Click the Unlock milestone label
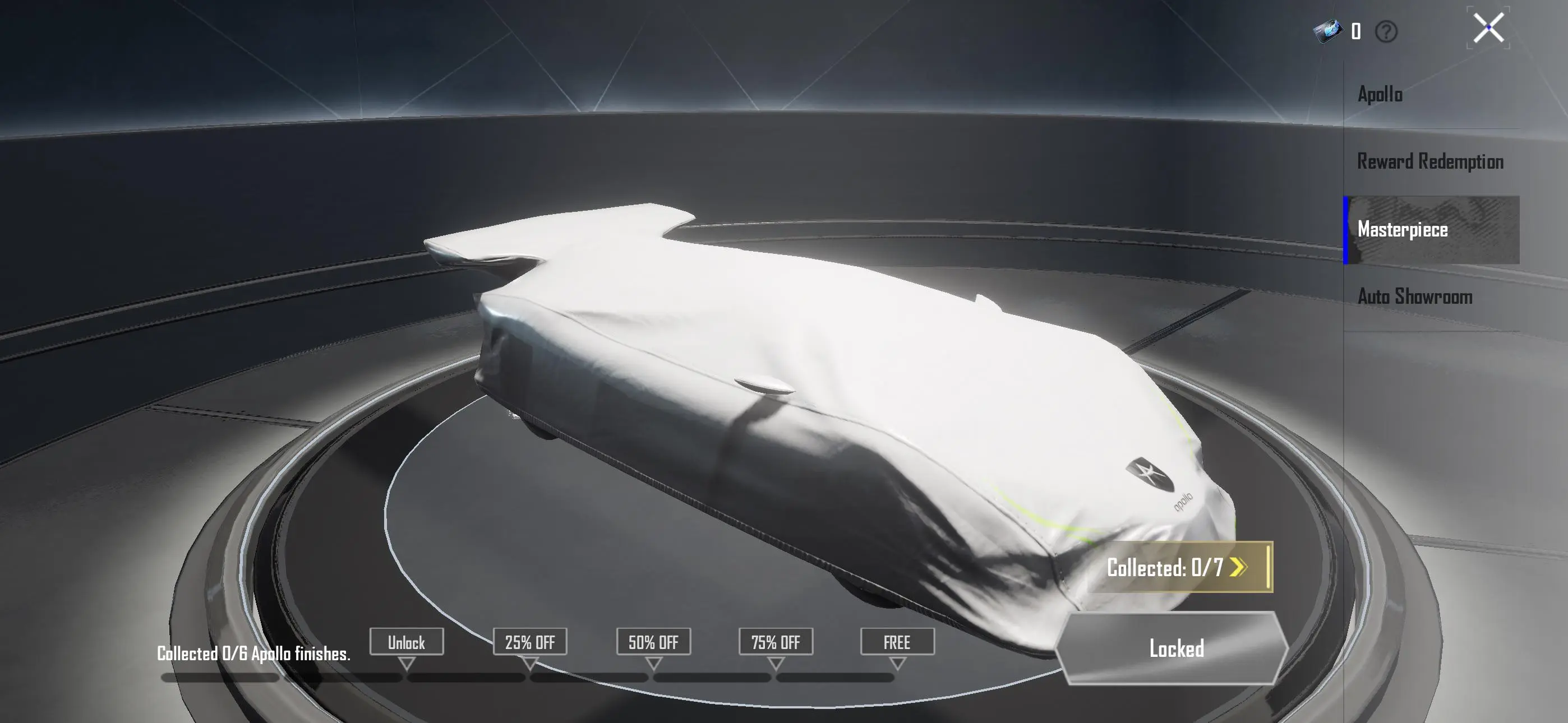 tap(407, 642)
